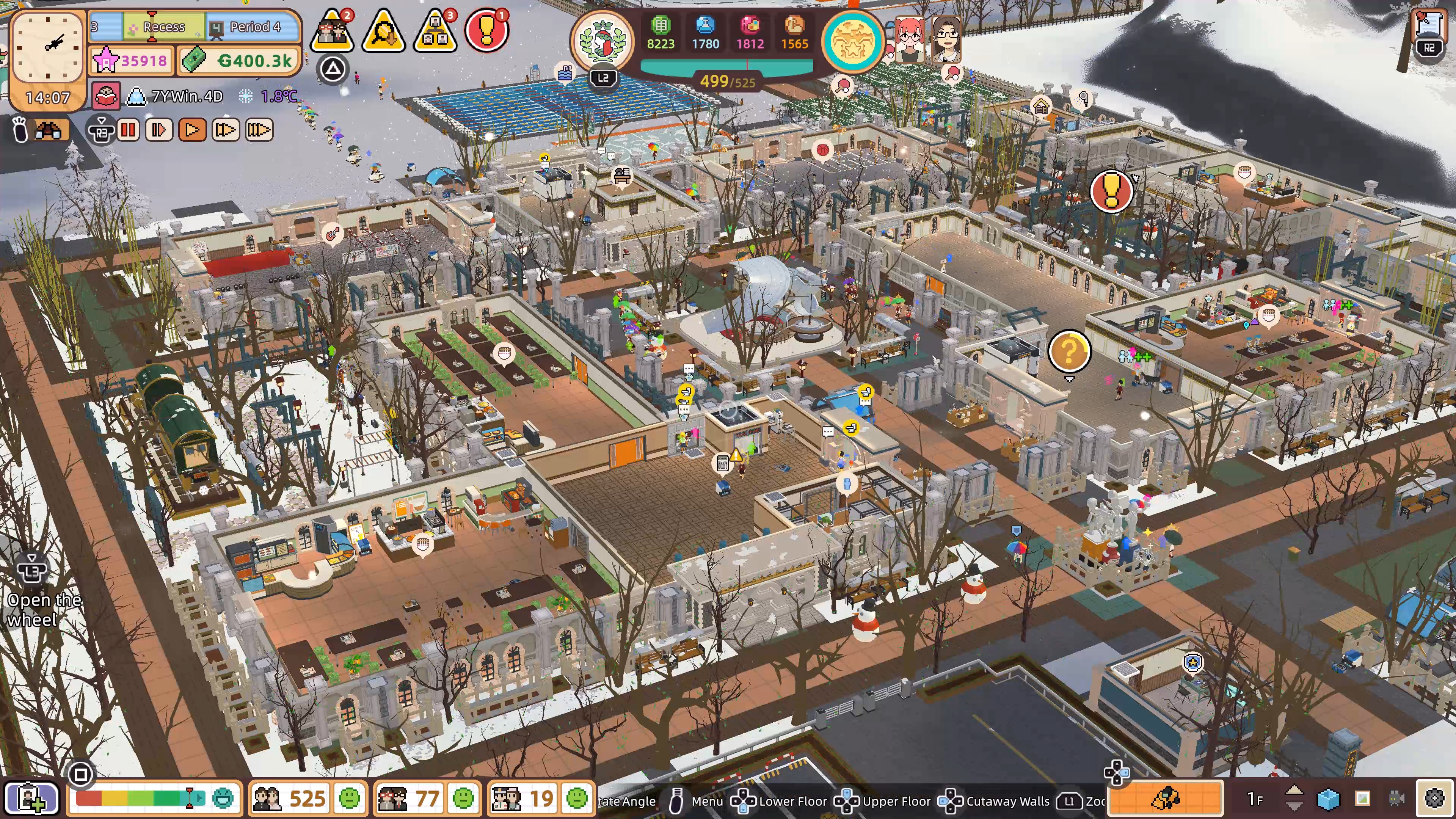Image resolution: width=1456 pixels, height=819 pixels.
Task: Open the school emblem badge
Action: point(602,41)
